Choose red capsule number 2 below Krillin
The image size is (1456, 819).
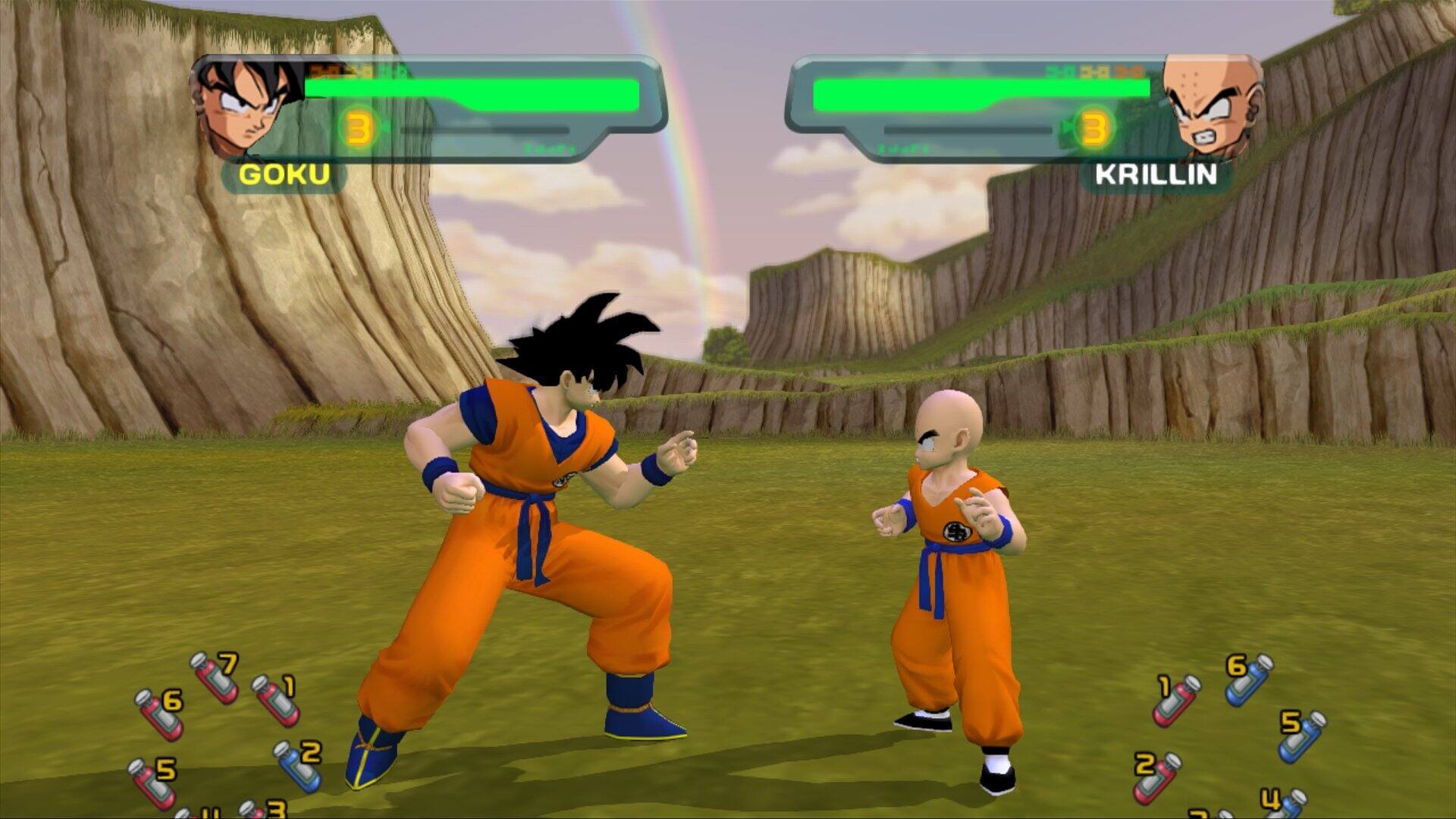click(1154, 780)
